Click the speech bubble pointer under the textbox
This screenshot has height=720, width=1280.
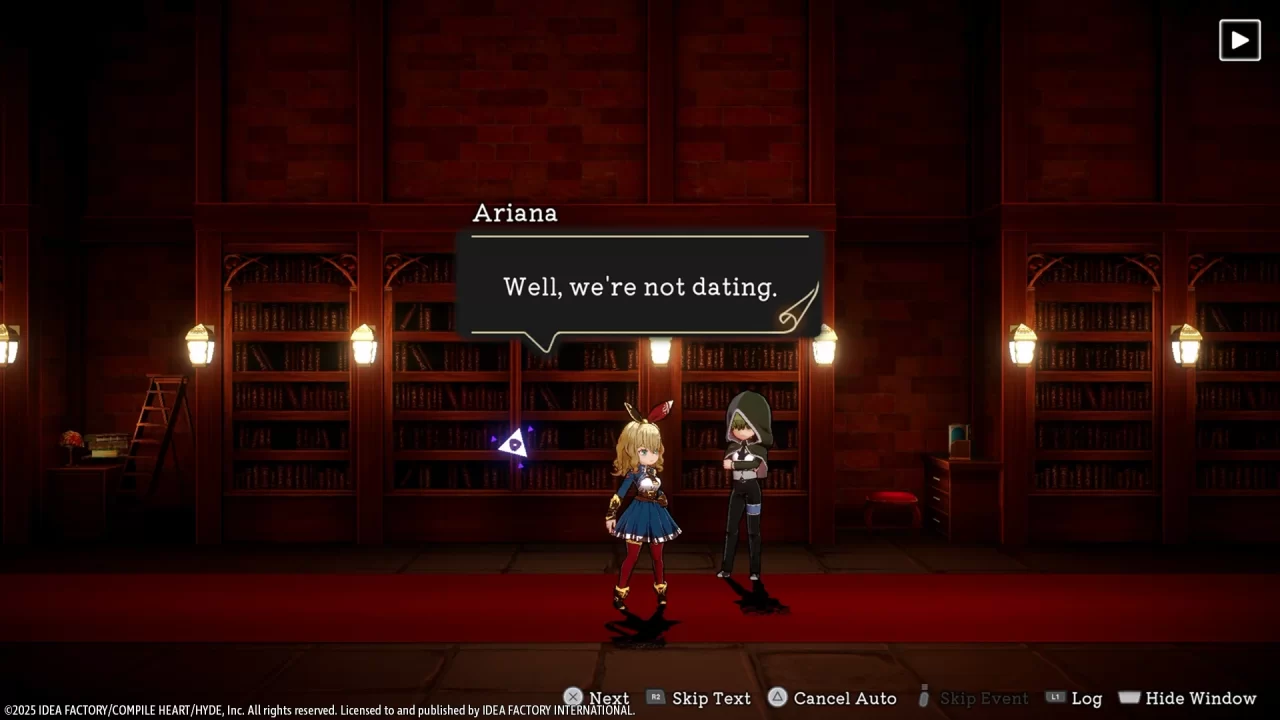(545, 345)
